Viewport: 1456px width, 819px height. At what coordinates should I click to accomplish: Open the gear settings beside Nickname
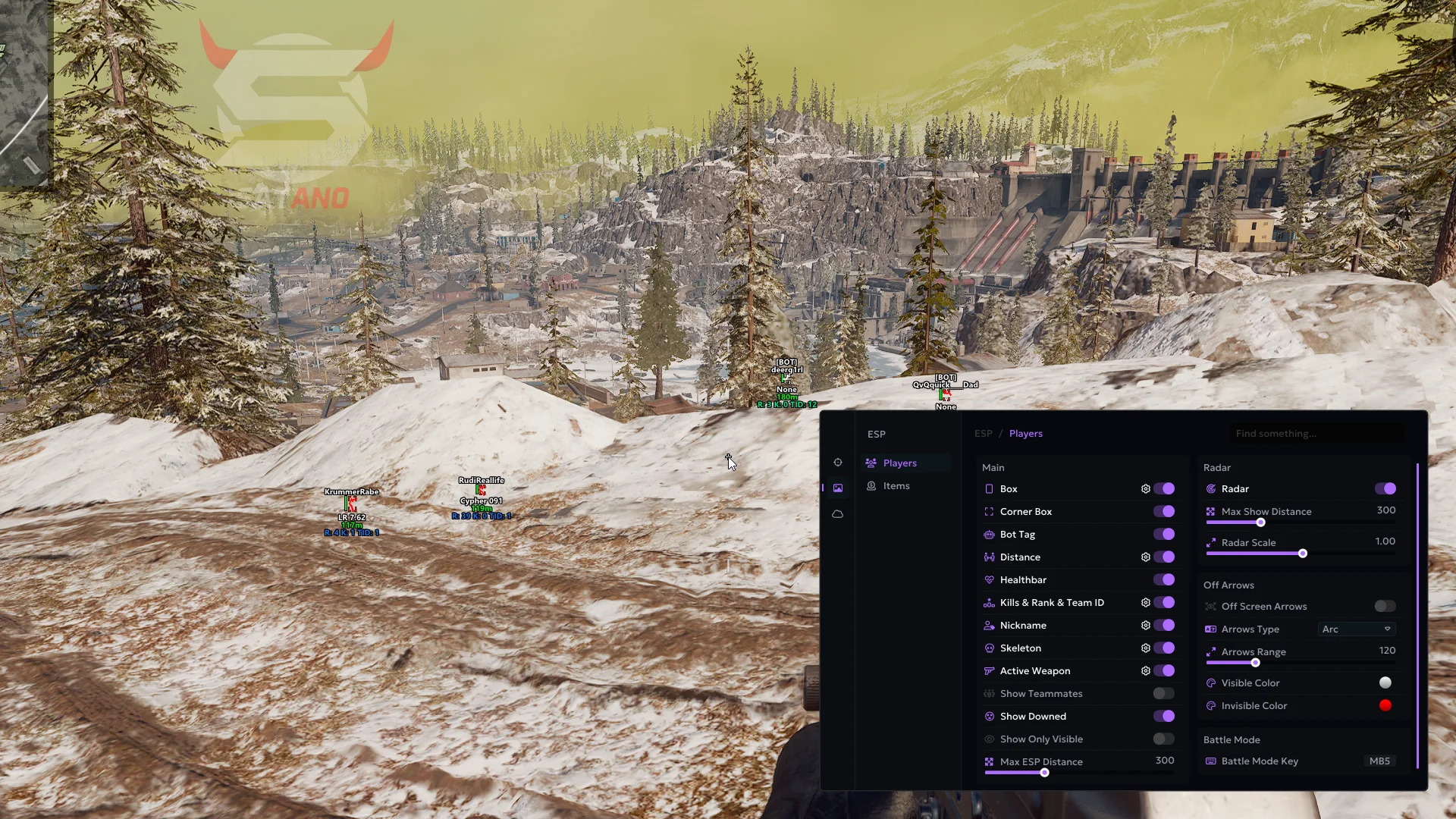pyautogui.click(x=1146, y=626)
